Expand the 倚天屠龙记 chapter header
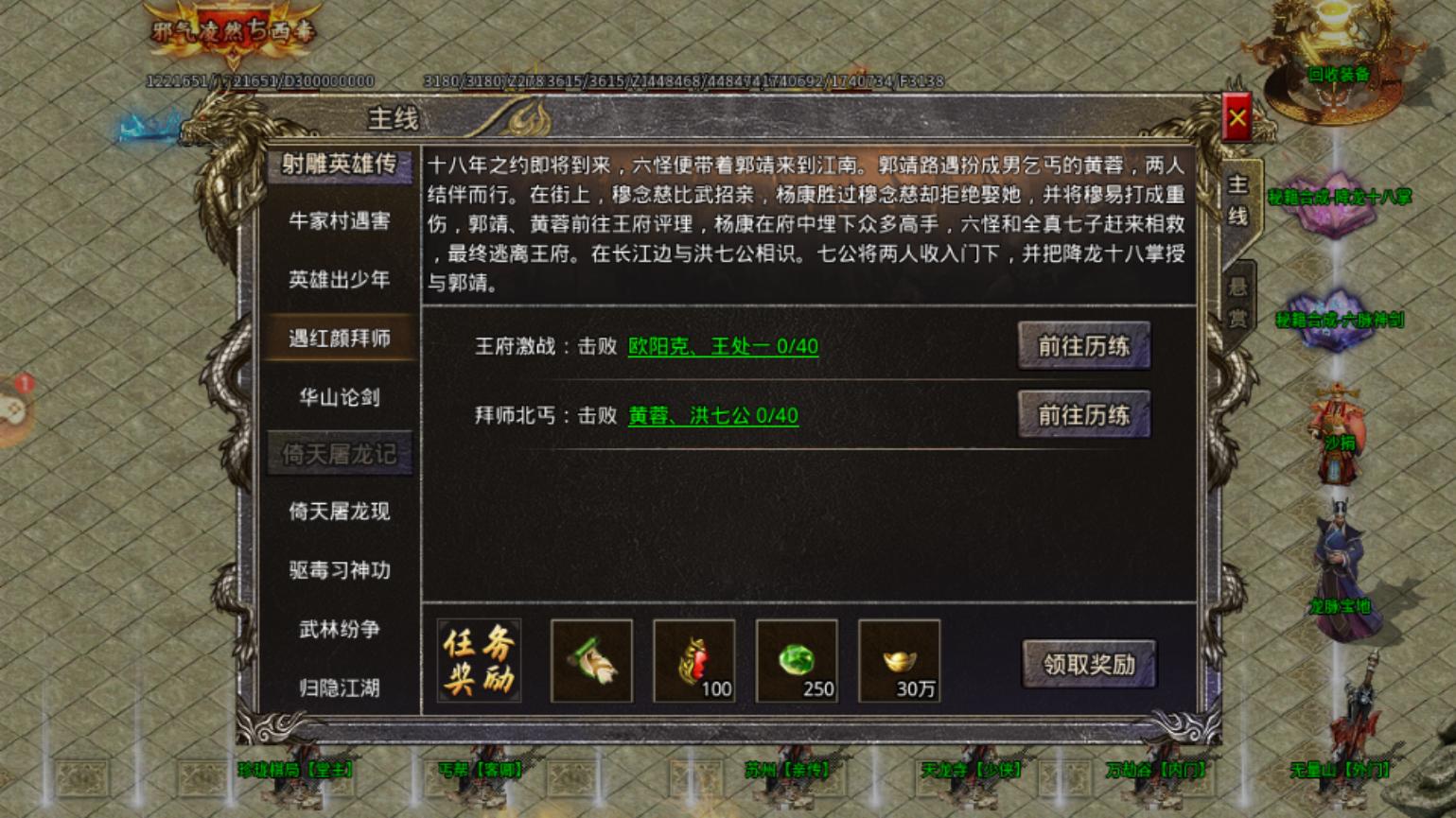This screenshot has width=1456, height=818. coord(340,453)
